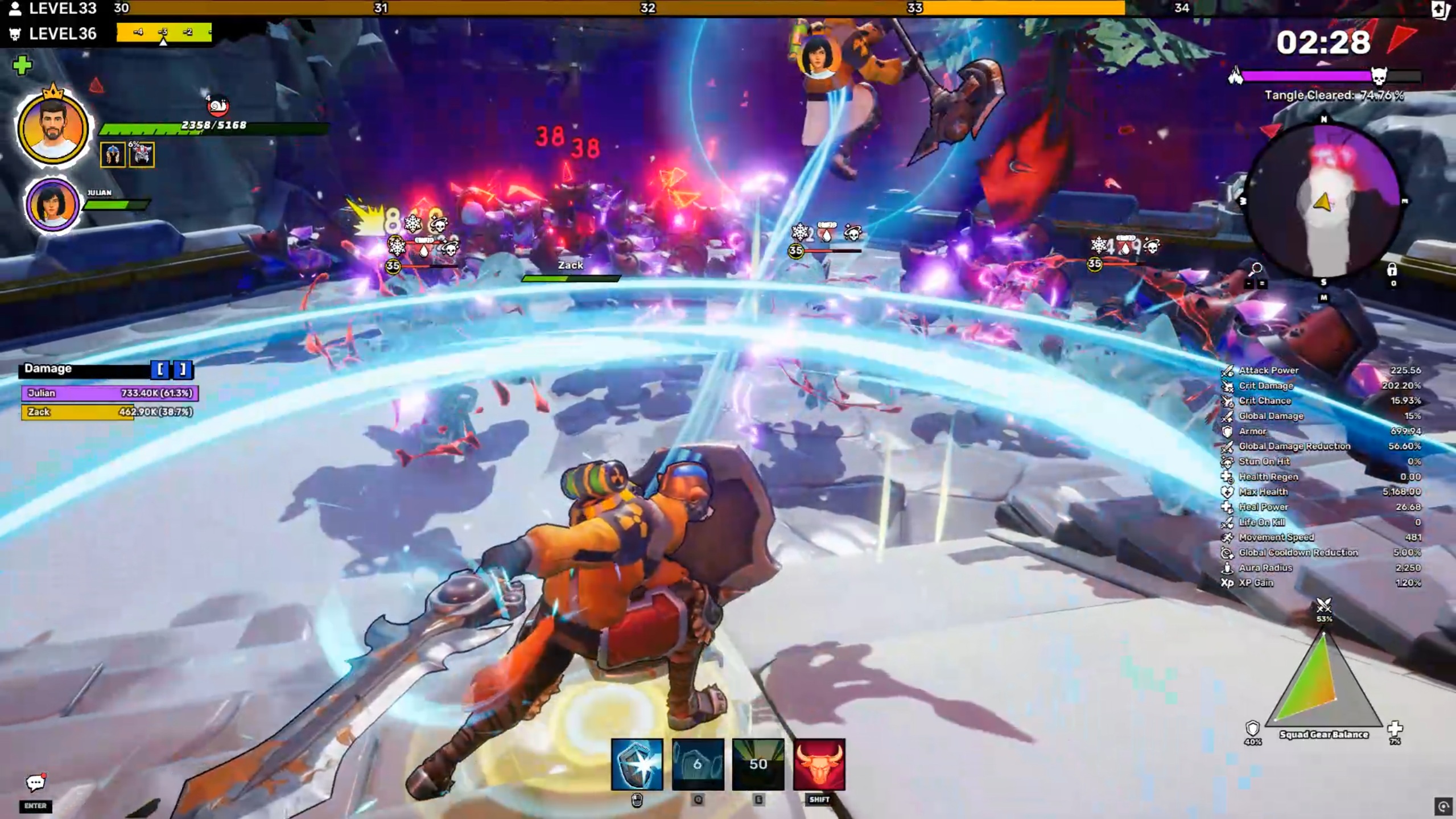Click the green plus icon
Viewport: 1456px width, 819px height.
click(22, 65)
